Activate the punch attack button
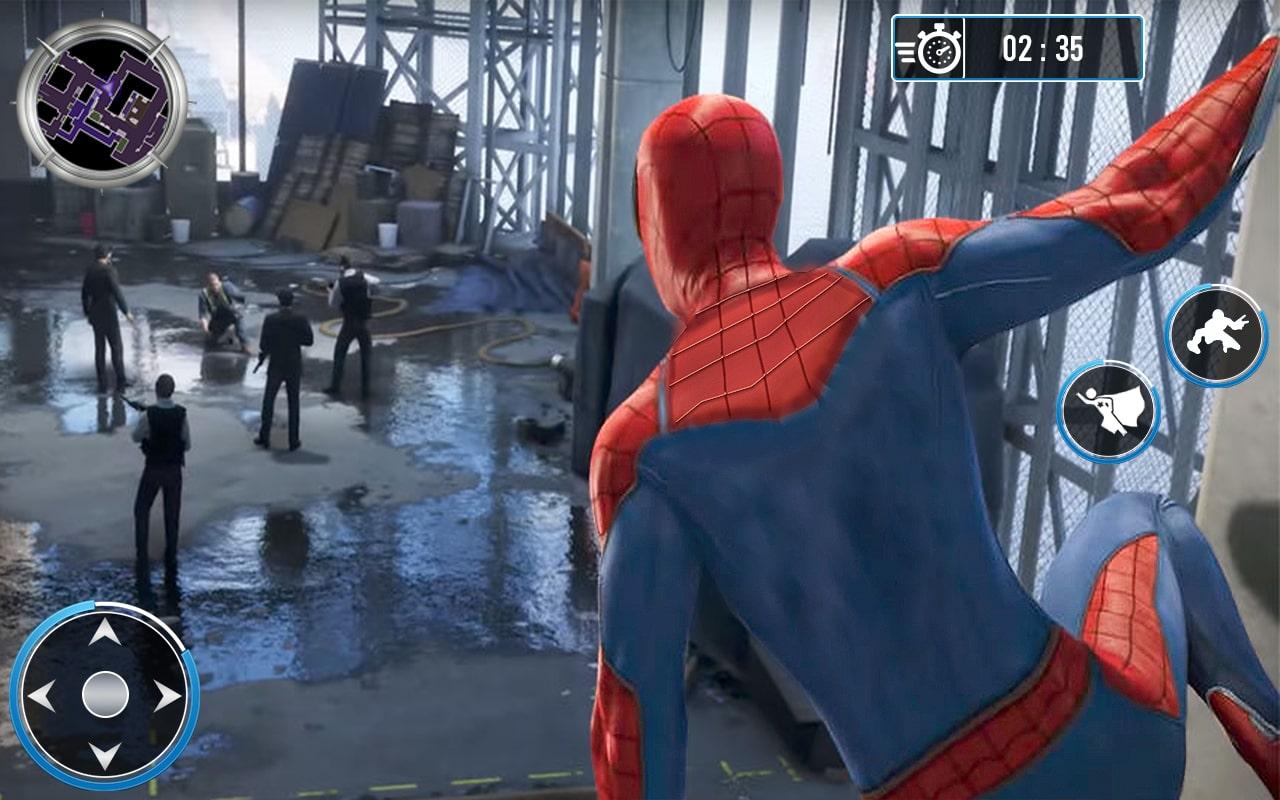The height and width of the screenshot is (800, 1280). tap(1217, 336)
